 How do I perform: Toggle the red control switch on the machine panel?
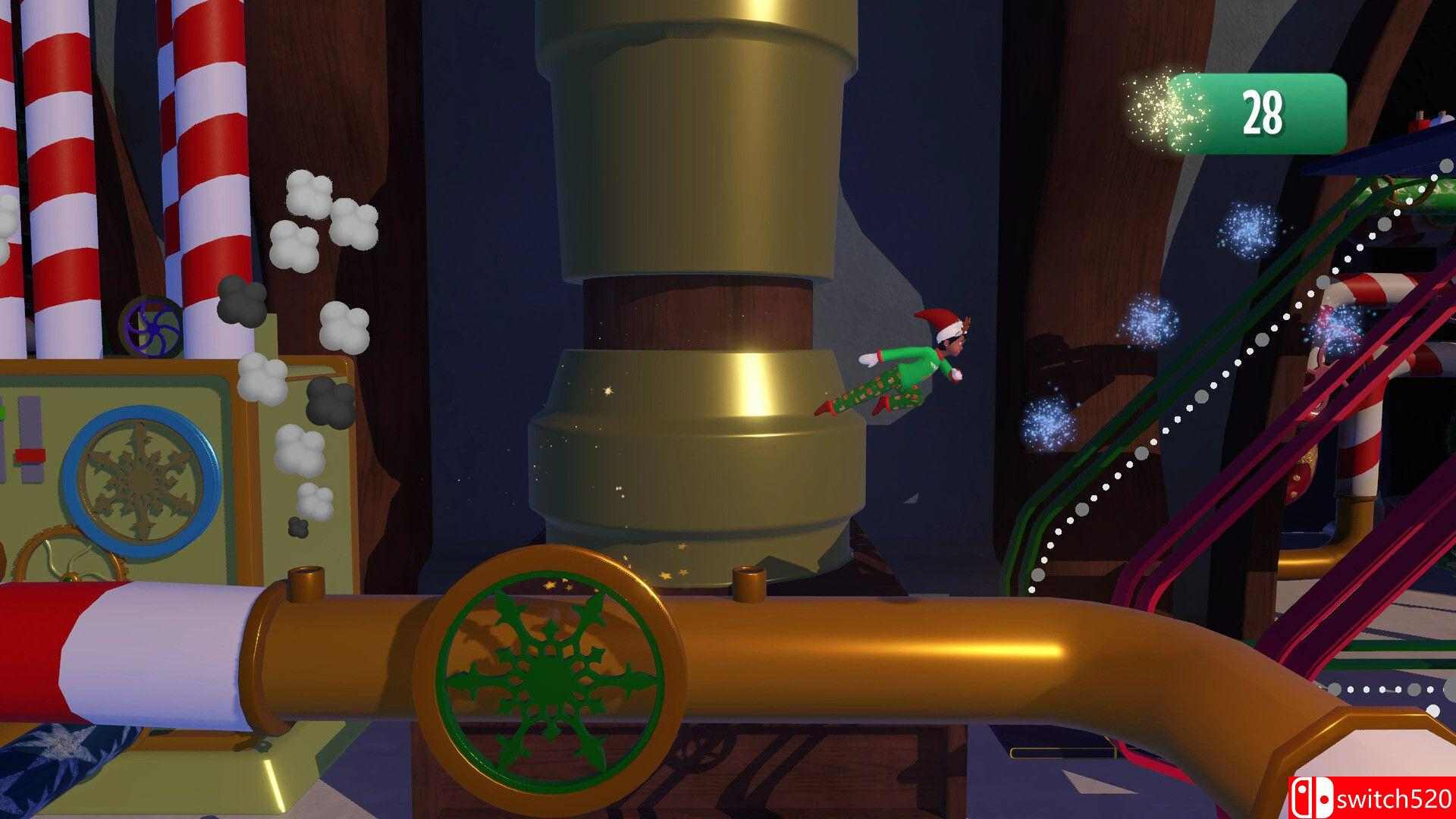pyautogui.click(x=29, y=457)
